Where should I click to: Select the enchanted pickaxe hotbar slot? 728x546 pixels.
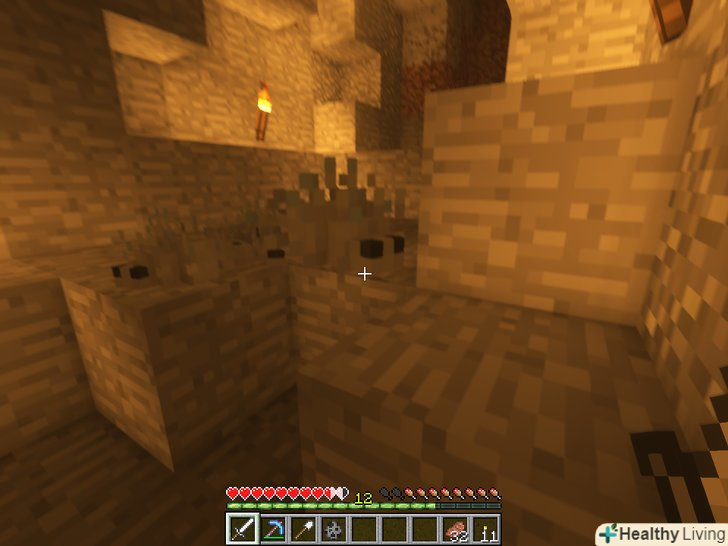point(272,529)
